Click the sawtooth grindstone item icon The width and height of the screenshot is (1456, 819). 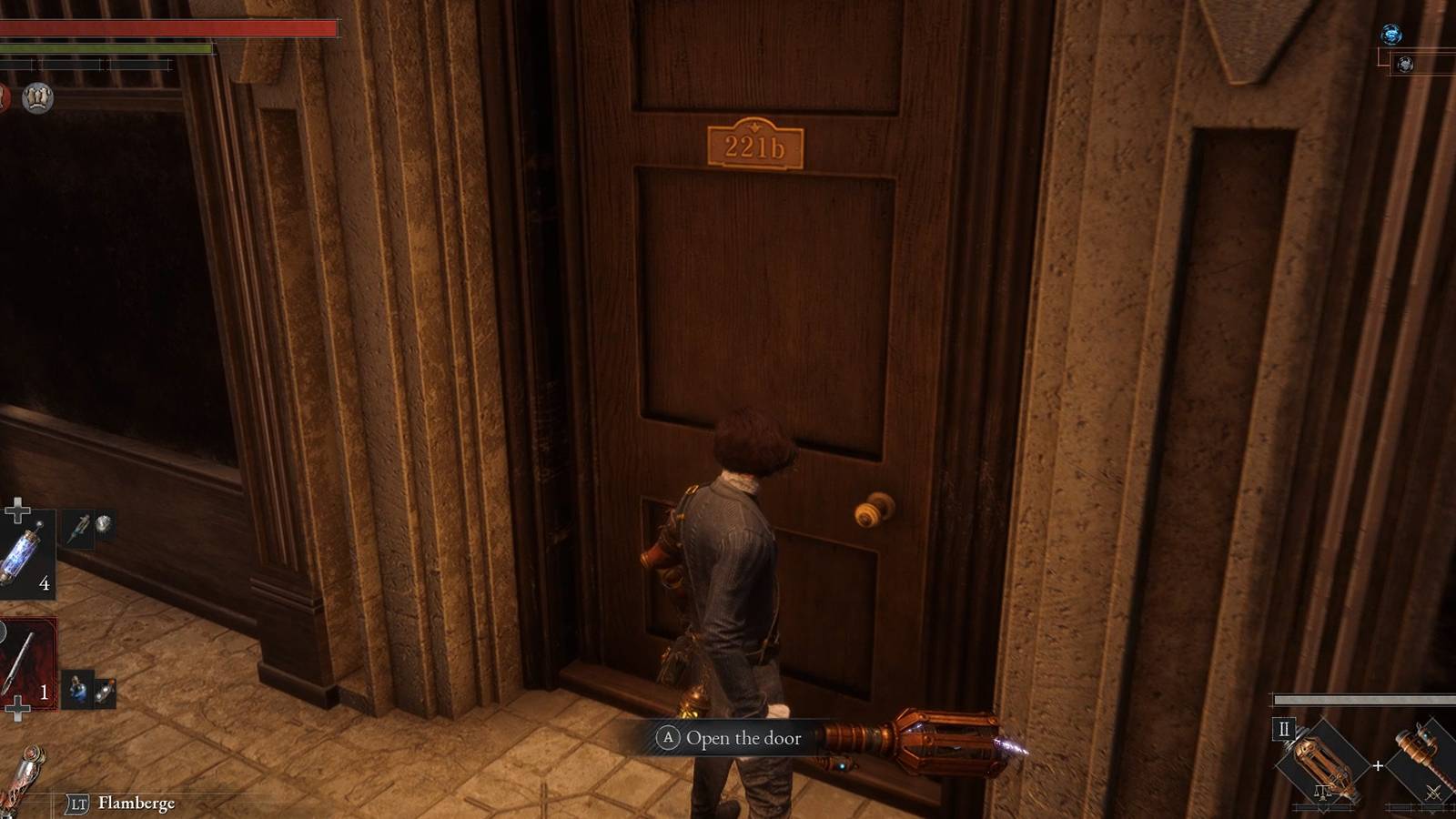(x=103, y=523)
